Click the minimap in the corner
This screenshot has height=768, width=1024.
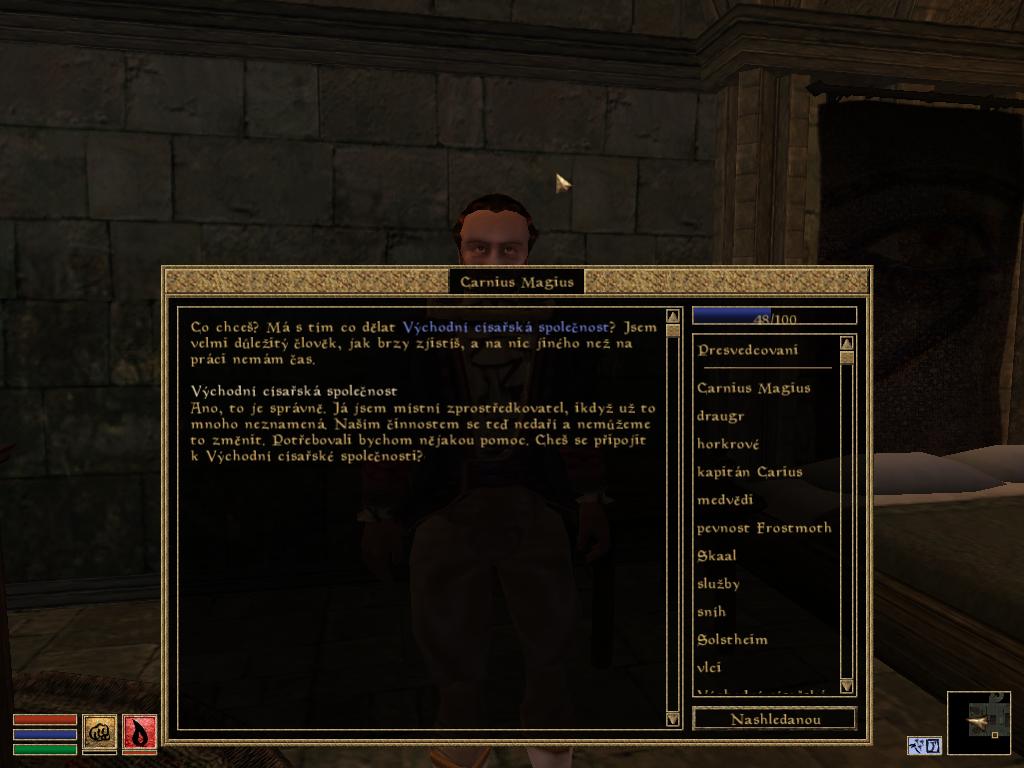click(x=978, y=722)
